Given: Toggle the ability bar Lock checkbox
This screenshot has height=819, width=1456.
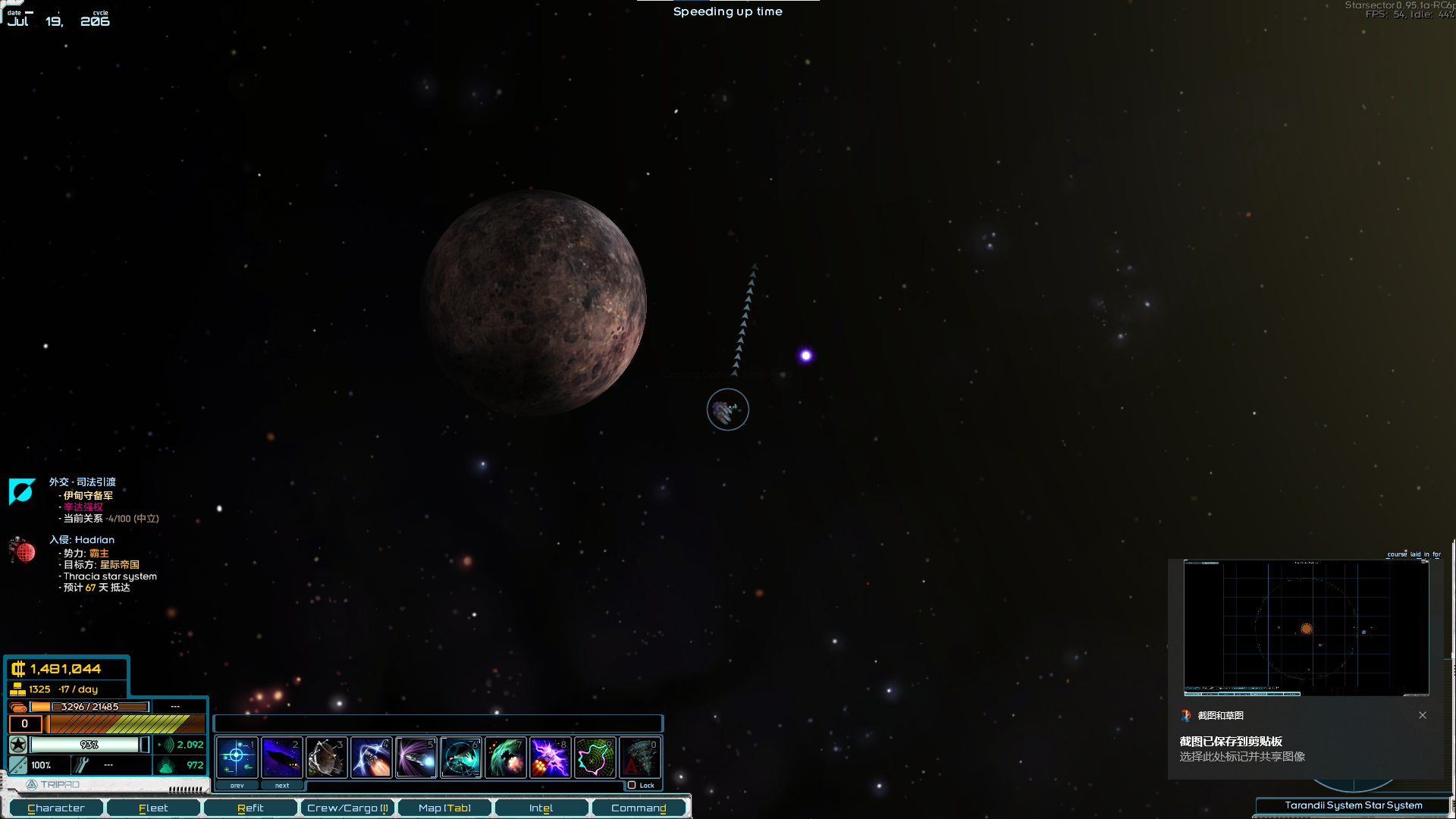Looking at the screenshot, I should 632,786.
